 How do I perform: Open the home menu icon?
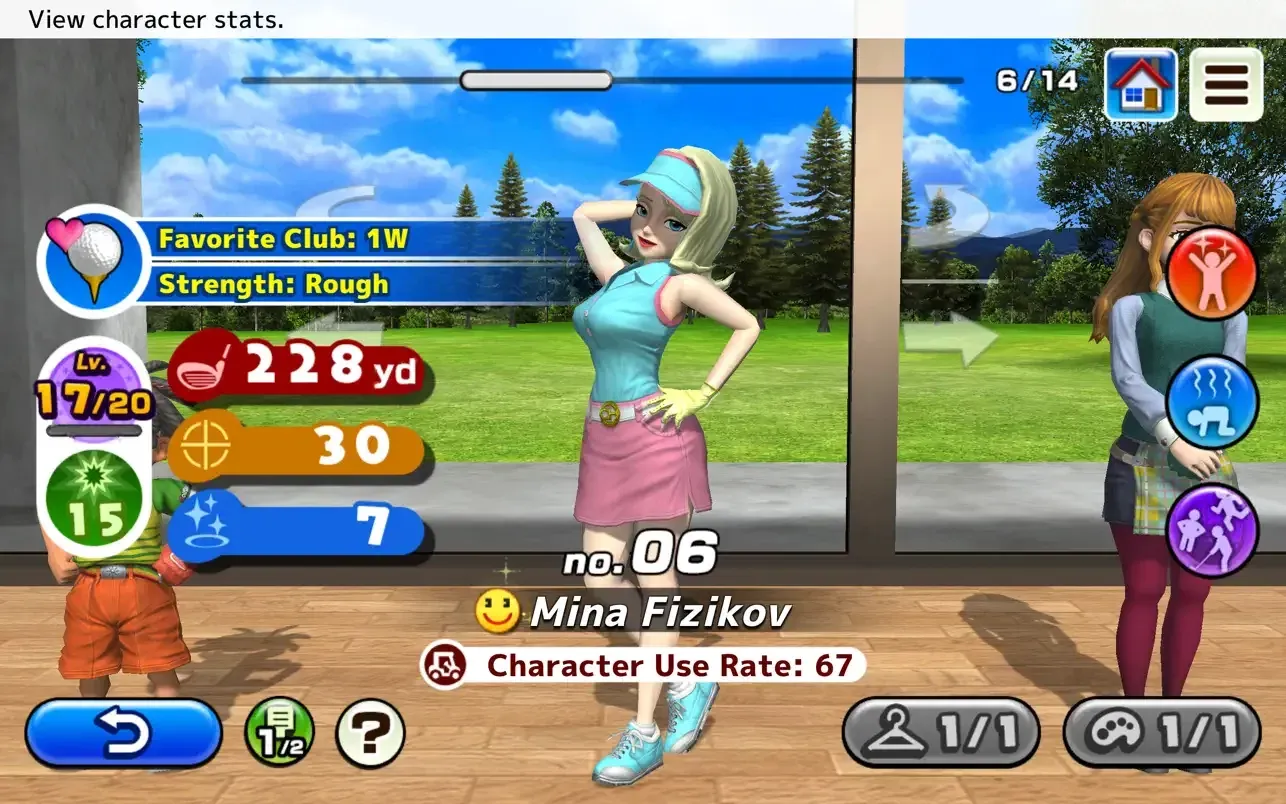point(1140,85)
